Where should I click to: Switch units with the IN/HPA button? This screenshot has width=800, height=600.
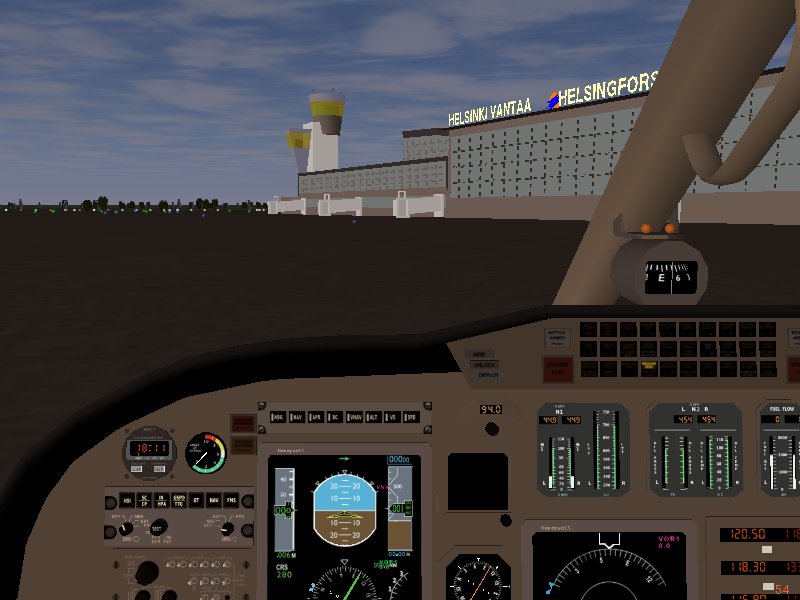pos(162,499)
